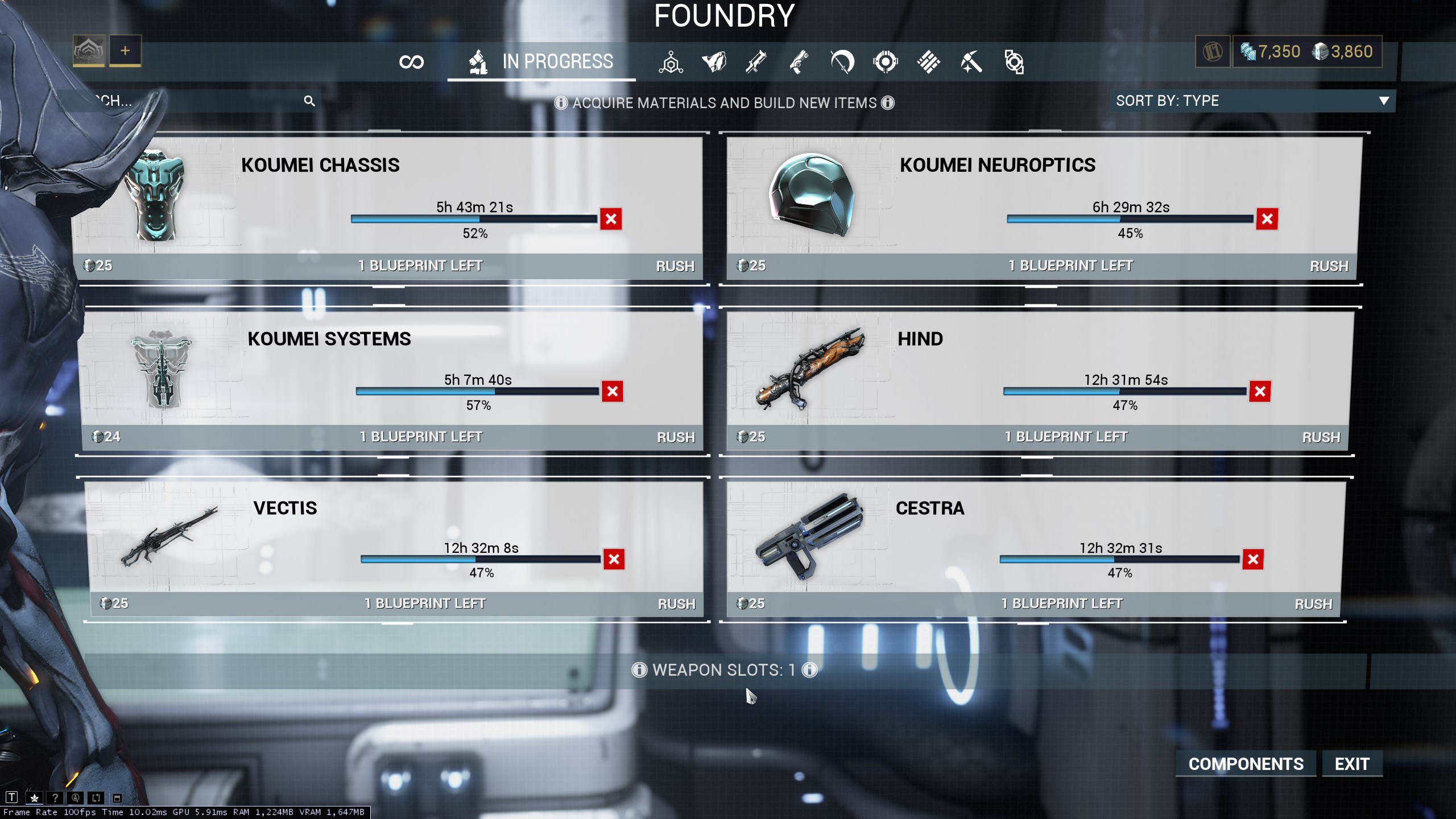The height and width of the screenshot is (819, 1456).
Task: Cancel the Vectis build
Action: 614,559
